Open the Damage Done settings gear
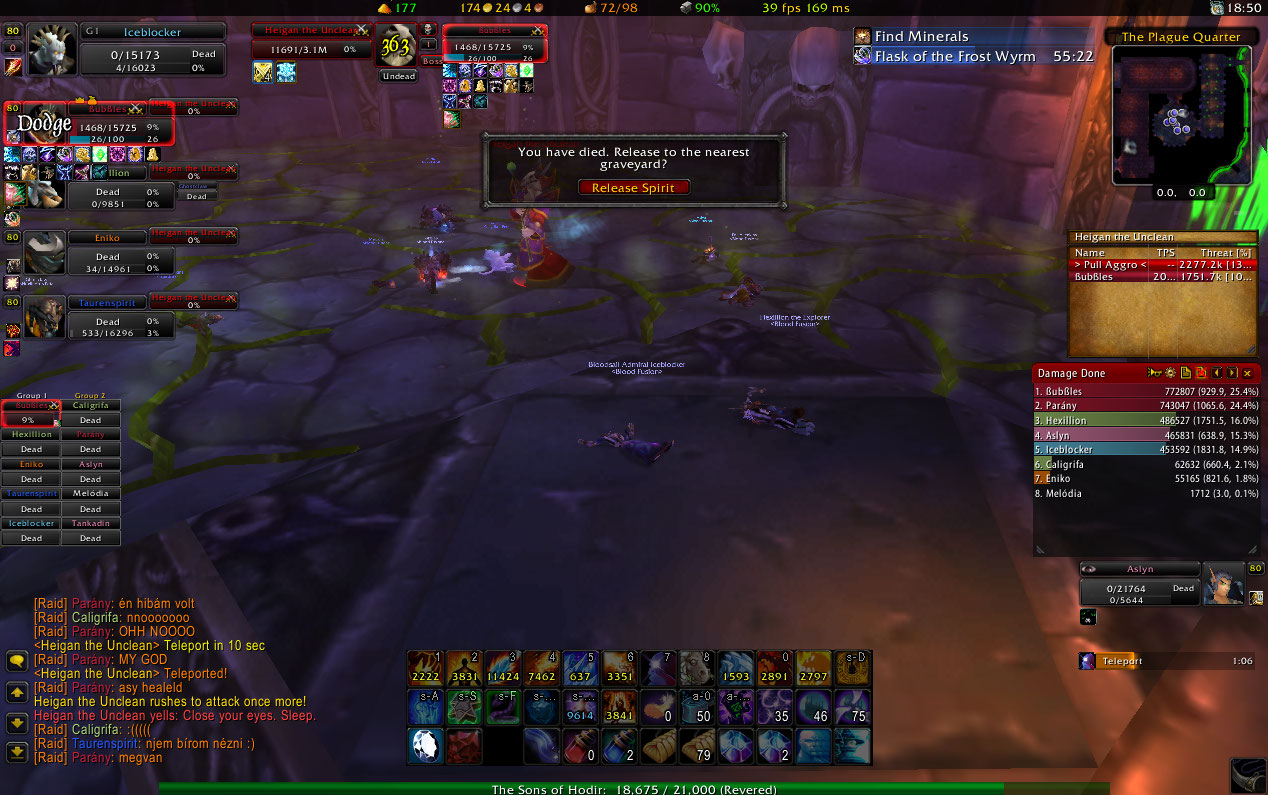Image resolution: width=1268 pixels, height=795 pixels. [x=1170, y=373]
